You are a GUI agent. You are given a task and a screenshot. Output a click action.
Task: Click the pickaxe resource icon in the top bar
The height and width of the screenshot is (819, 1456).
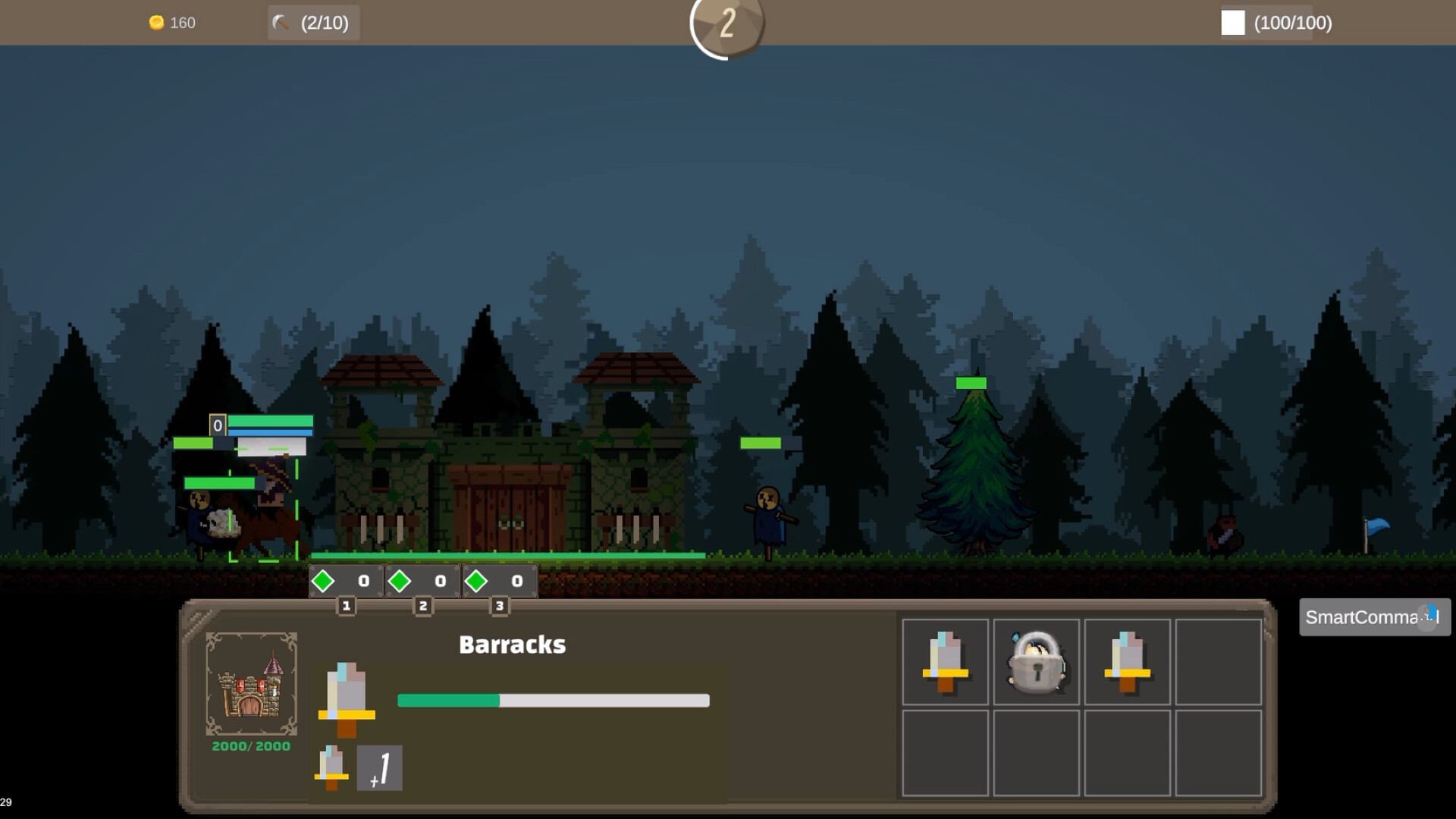tap(279, 22)
